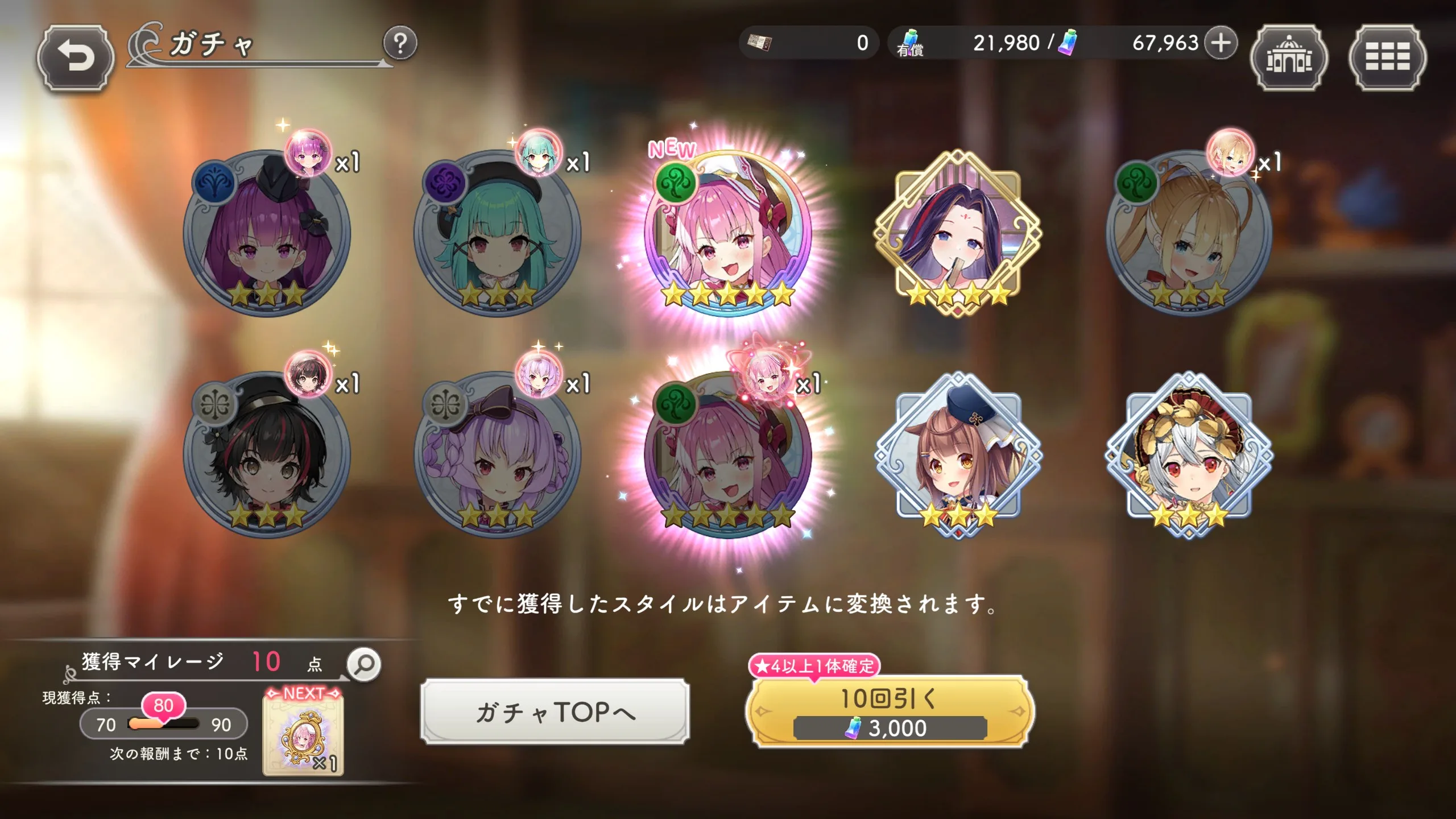Open the gacha help question mark
1456x819 pixels.
click(400, 43)
